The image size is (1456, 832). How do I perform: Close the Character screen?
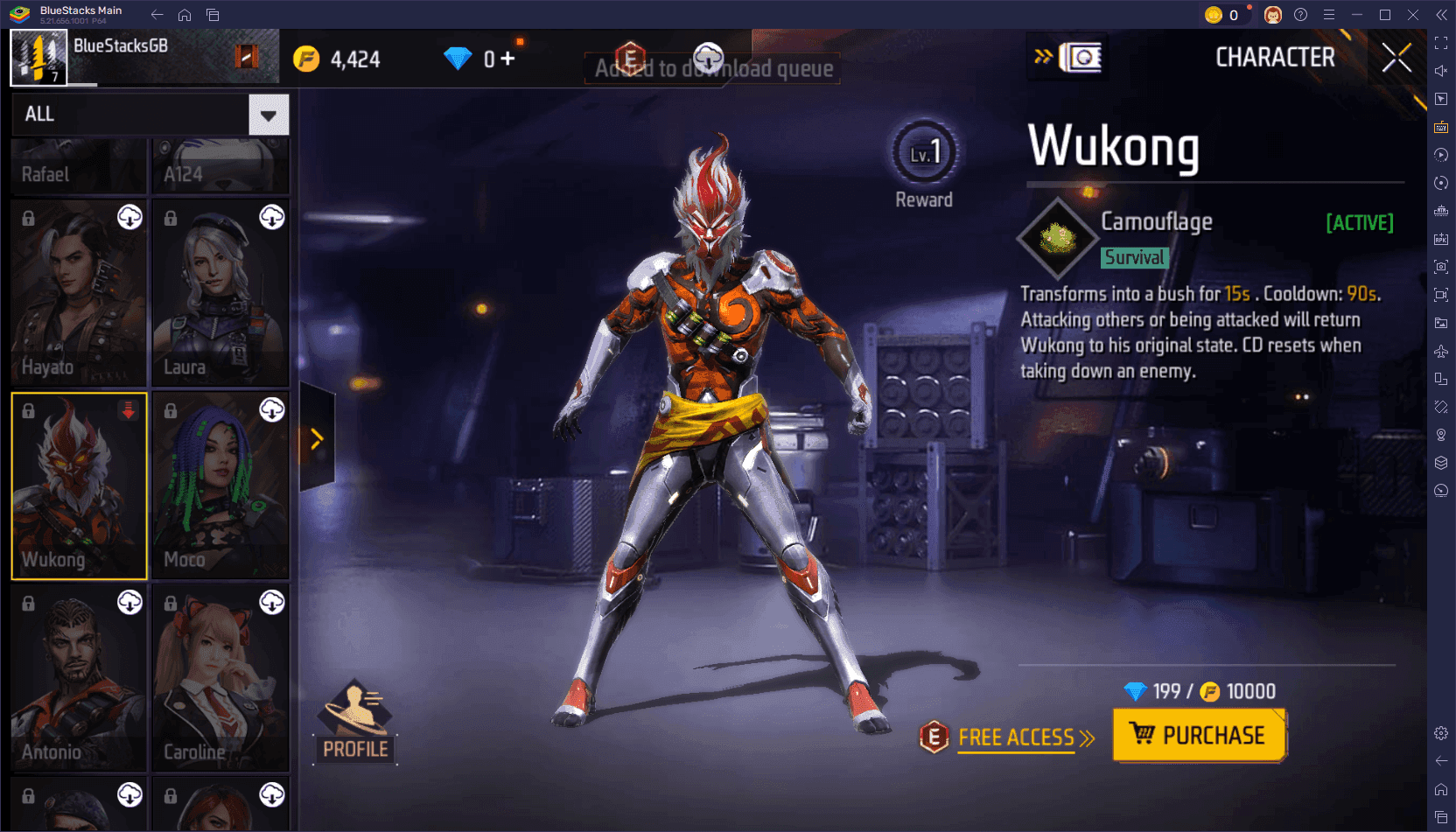tap(1396, 59)
